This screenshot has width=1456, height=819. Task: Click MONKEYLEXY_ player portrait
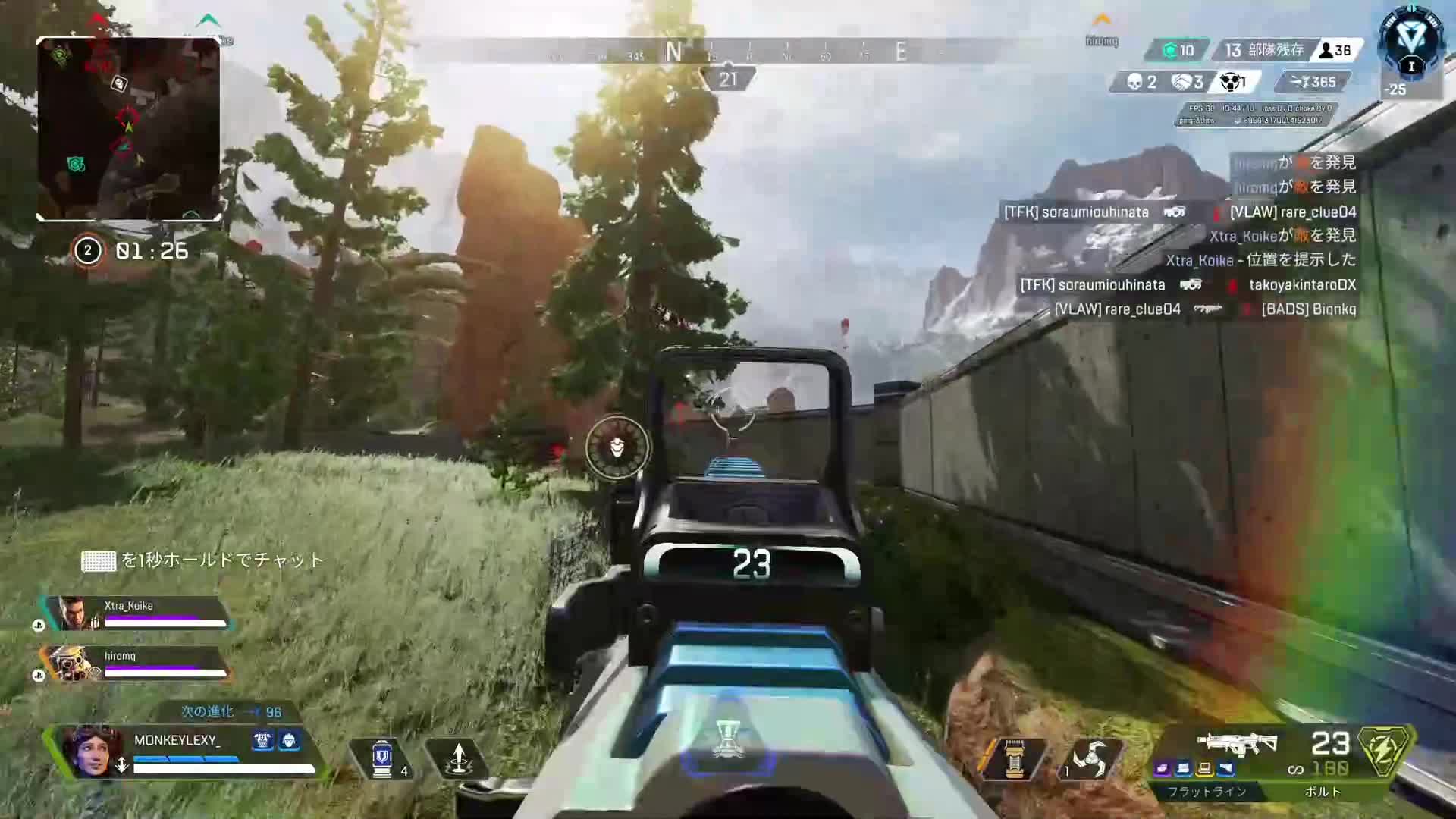pyautogui.click(x=89, y=750)
